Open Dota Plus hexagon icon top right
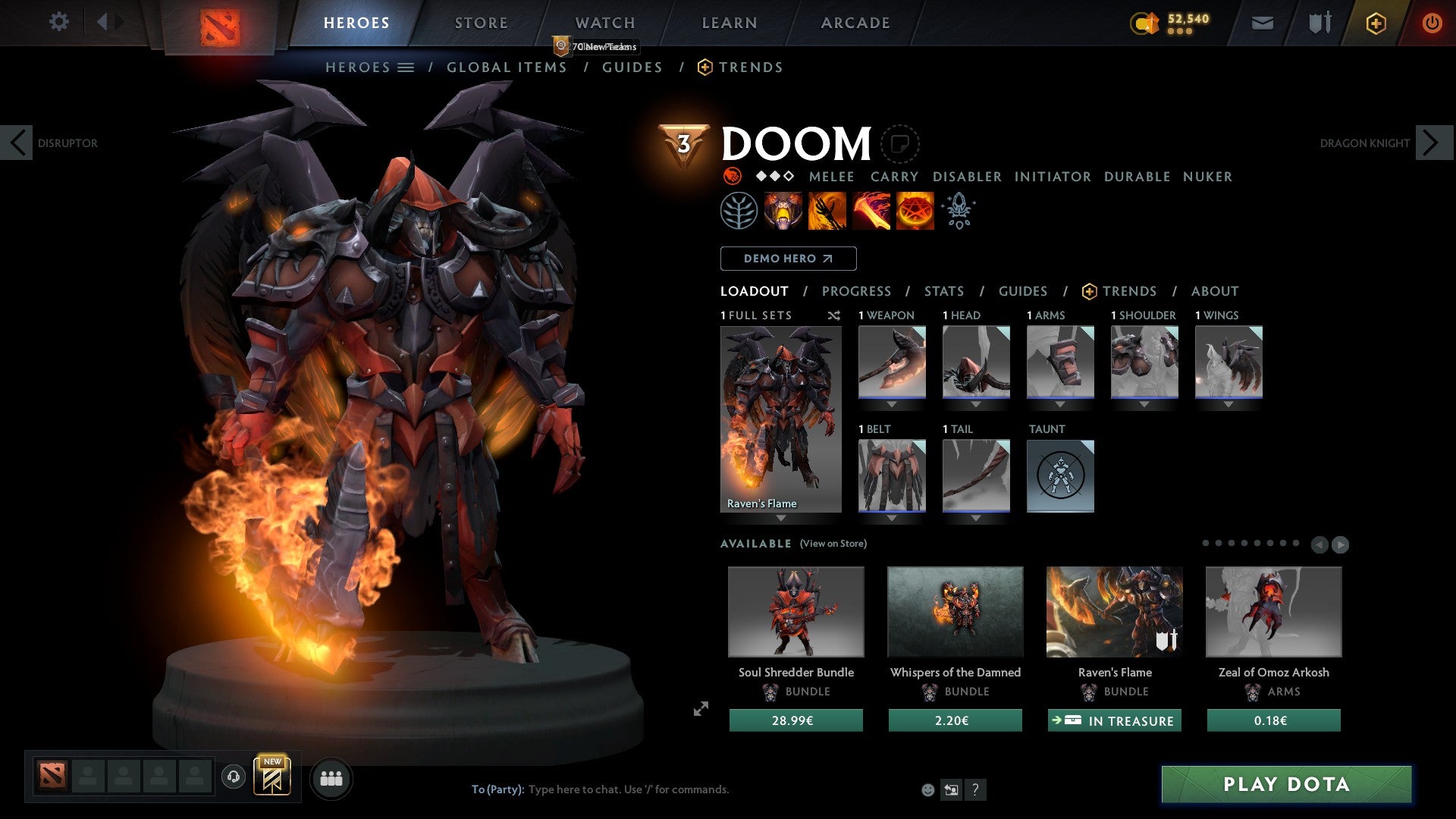This screenshot has height=819, width=1456. 1374,23
